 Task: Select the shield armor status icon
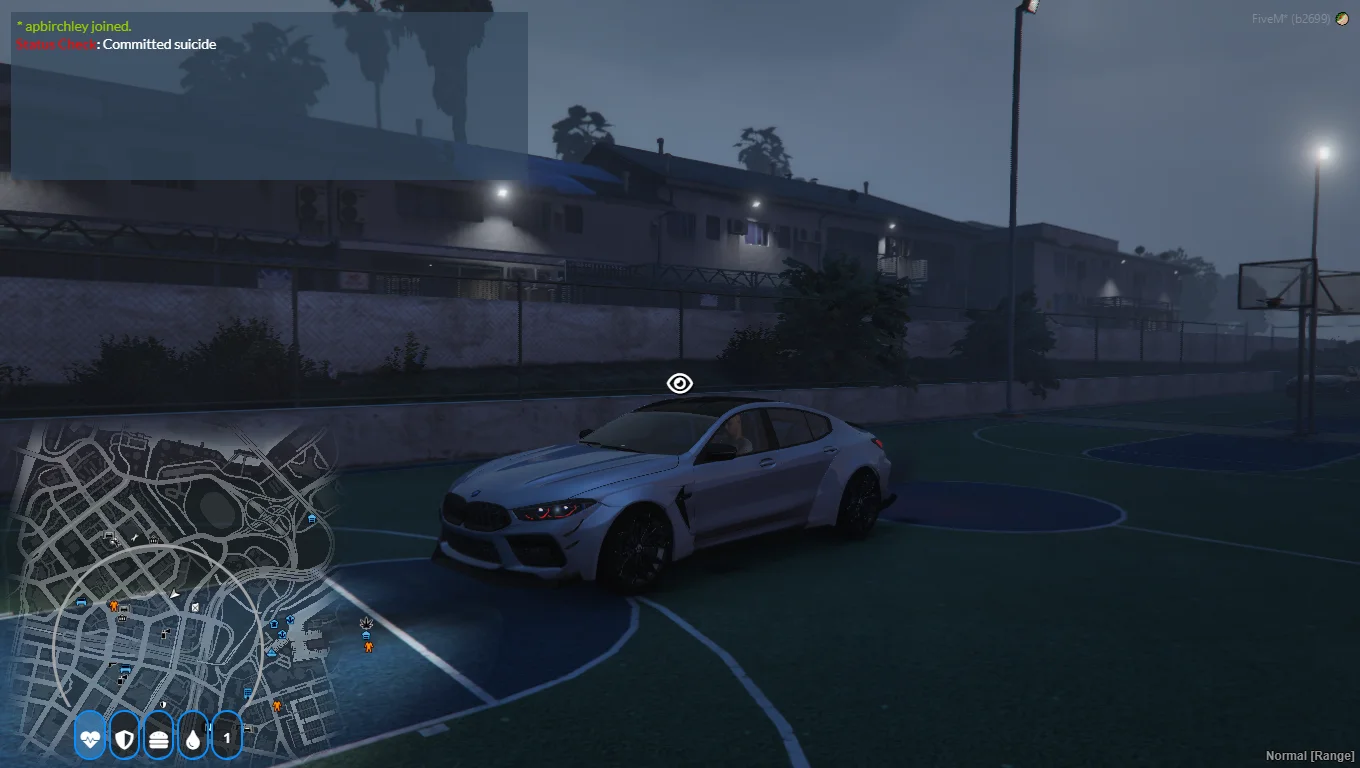pyautogui.click(x=124, y=738)
